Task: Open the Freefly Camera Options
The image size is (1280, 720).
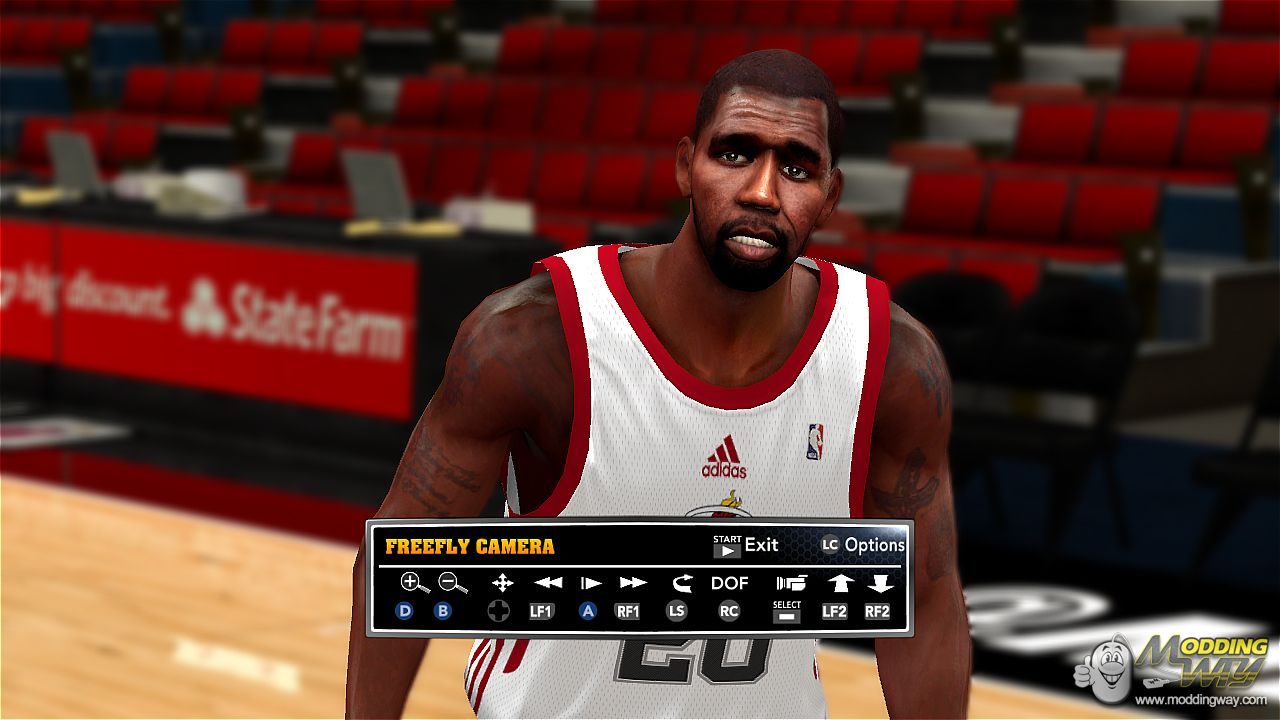Action: click(x=862, y=545)
